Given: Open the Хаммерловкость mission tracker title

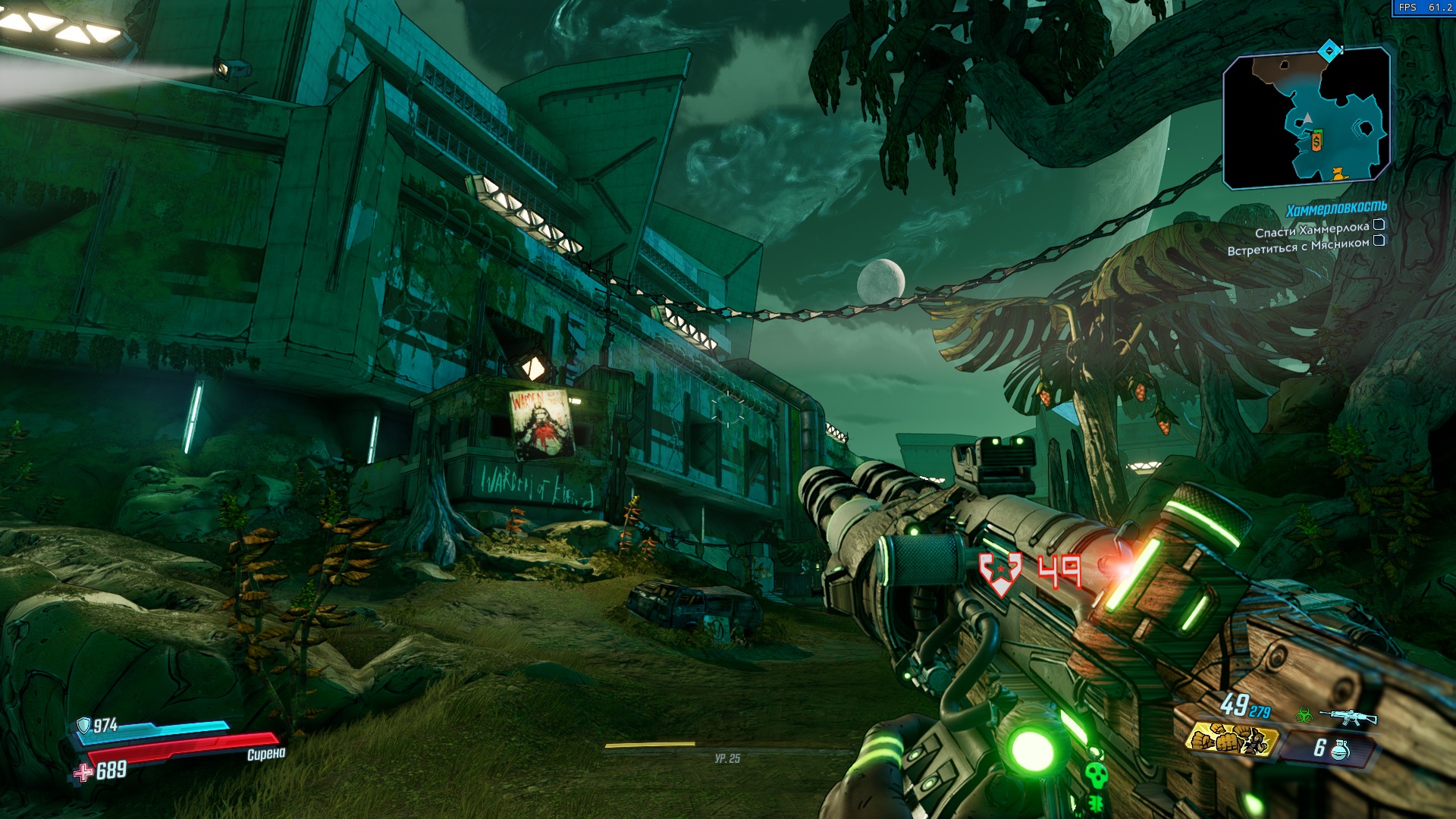Looking at the screenshot, I should tap(1336, 208).
